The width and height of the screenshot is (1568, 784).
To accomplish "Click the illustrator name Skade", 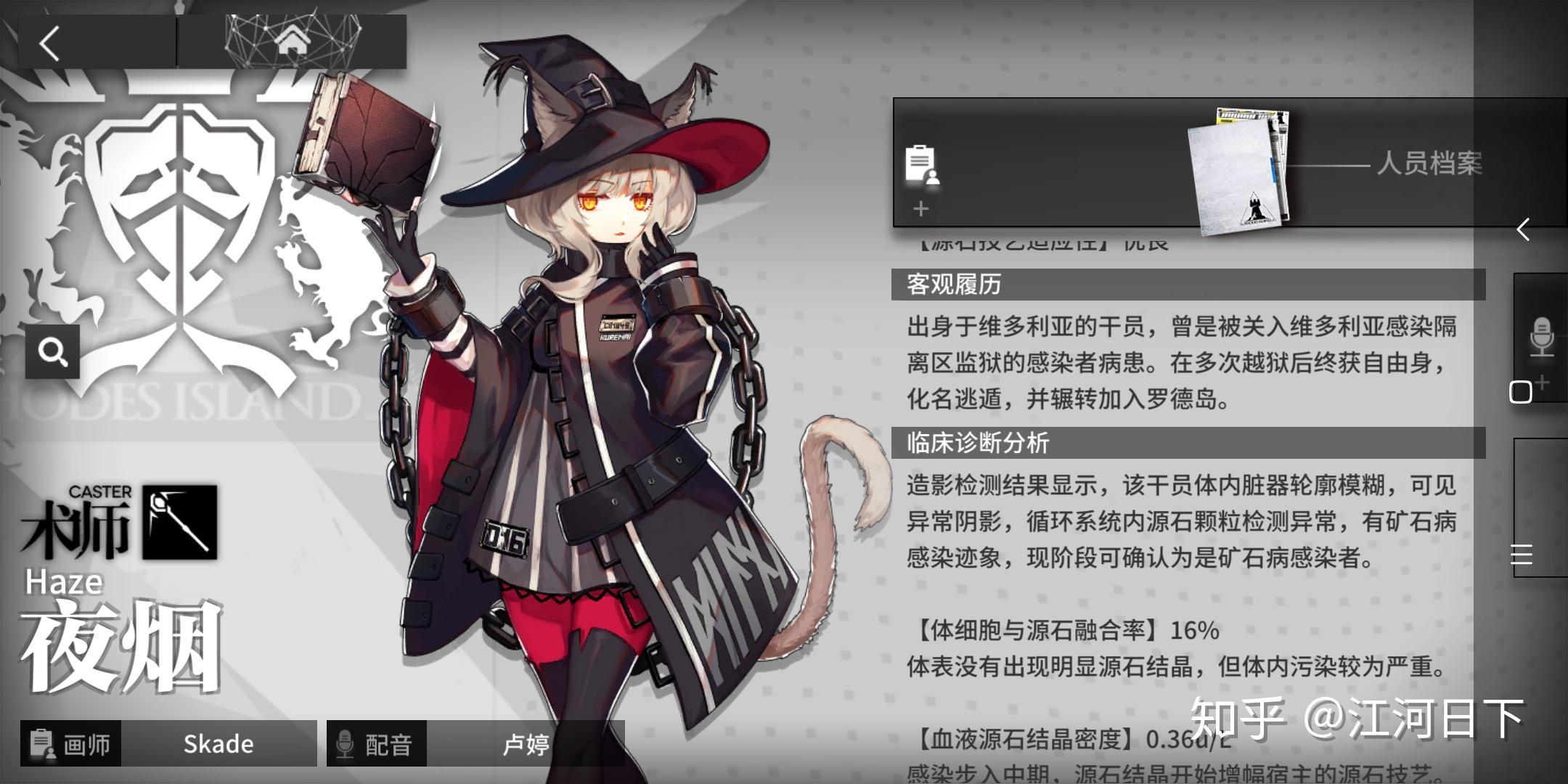I will click(x=217, y=743).
